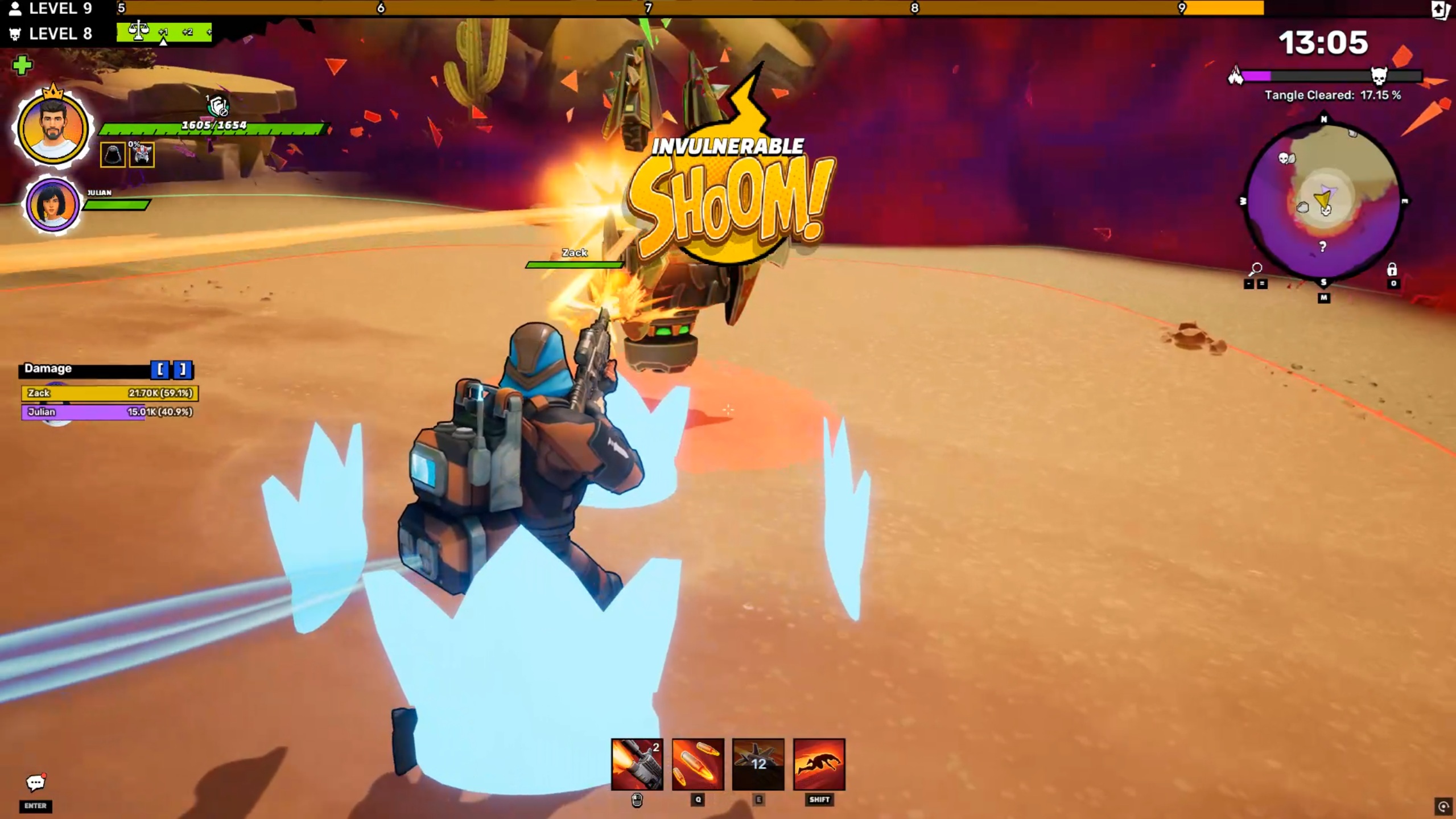1456x819 pixels.
Task: Click the shield buff icon above health
Action: coord(217,105)
